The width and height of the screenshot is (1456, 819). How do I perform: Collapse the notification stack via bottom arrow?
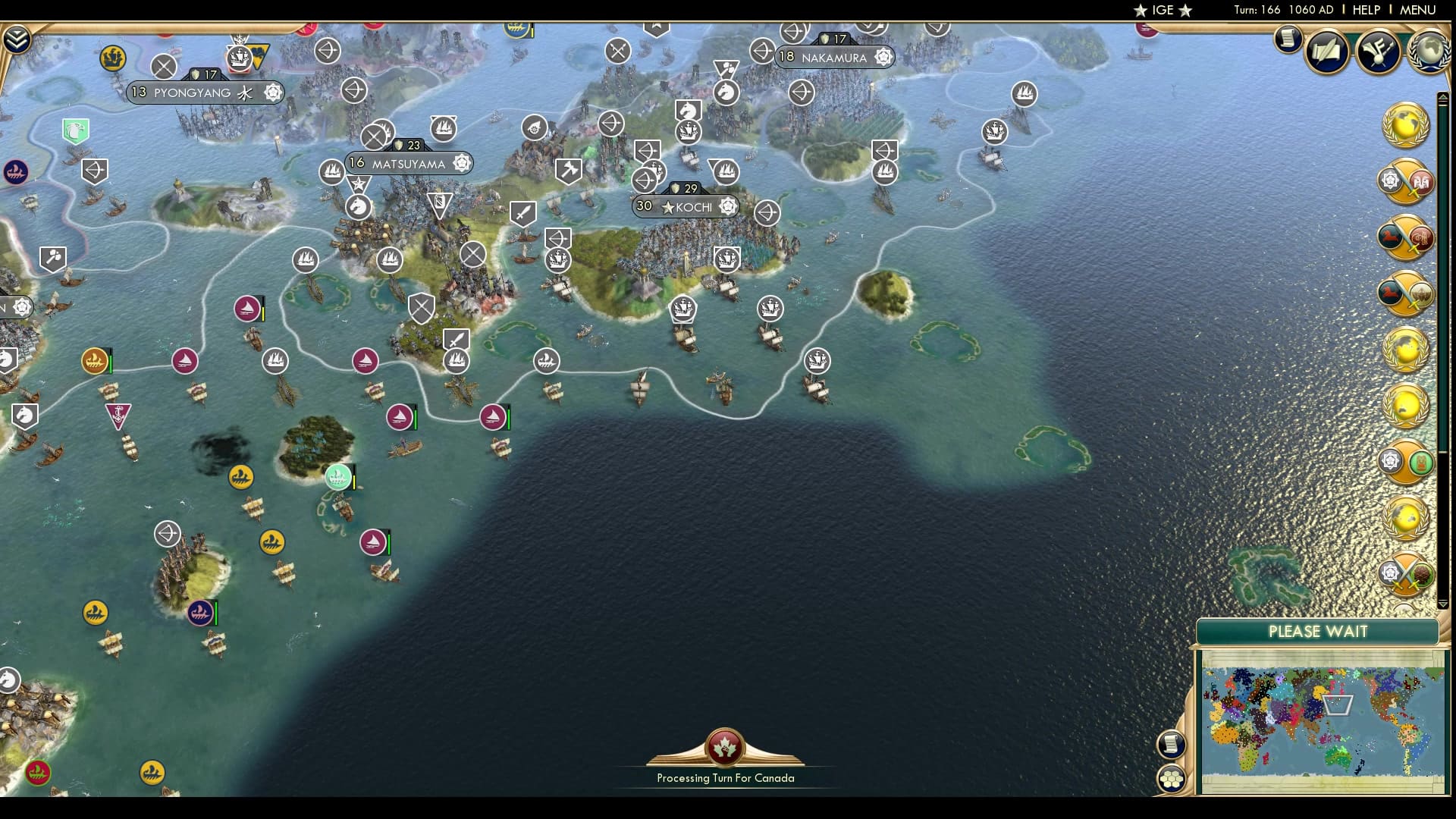click(x=1442, y=604)
